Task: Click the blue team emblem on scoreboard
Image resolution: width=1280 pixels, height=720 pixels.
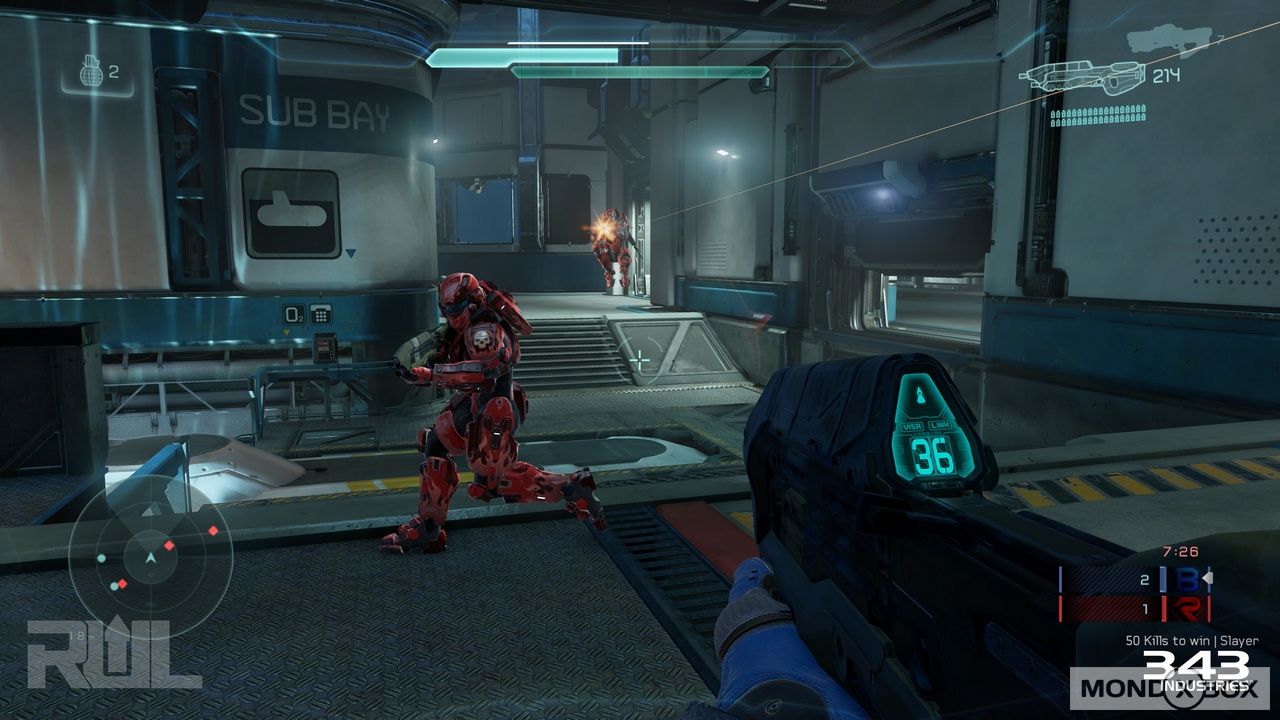Action: tap(1187, 580)
